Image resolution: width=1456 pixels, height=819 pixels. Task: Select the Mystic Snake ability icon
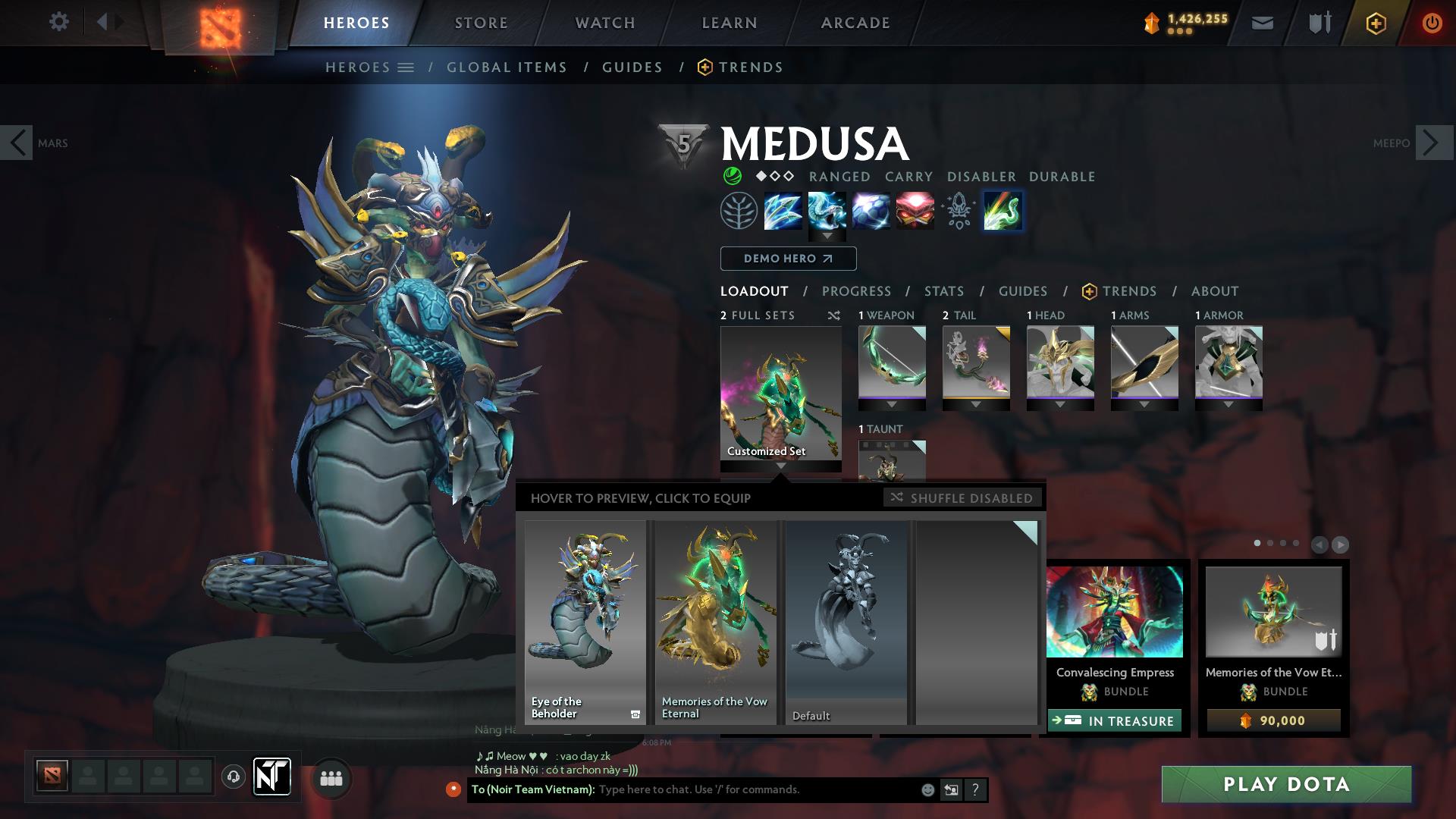pyautogui.click(x=827, y=211)
